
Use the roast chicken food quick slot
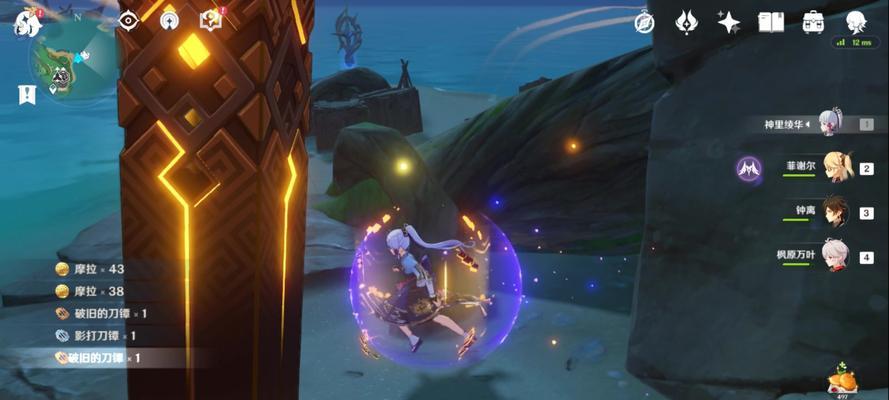(x=842, y=379)
